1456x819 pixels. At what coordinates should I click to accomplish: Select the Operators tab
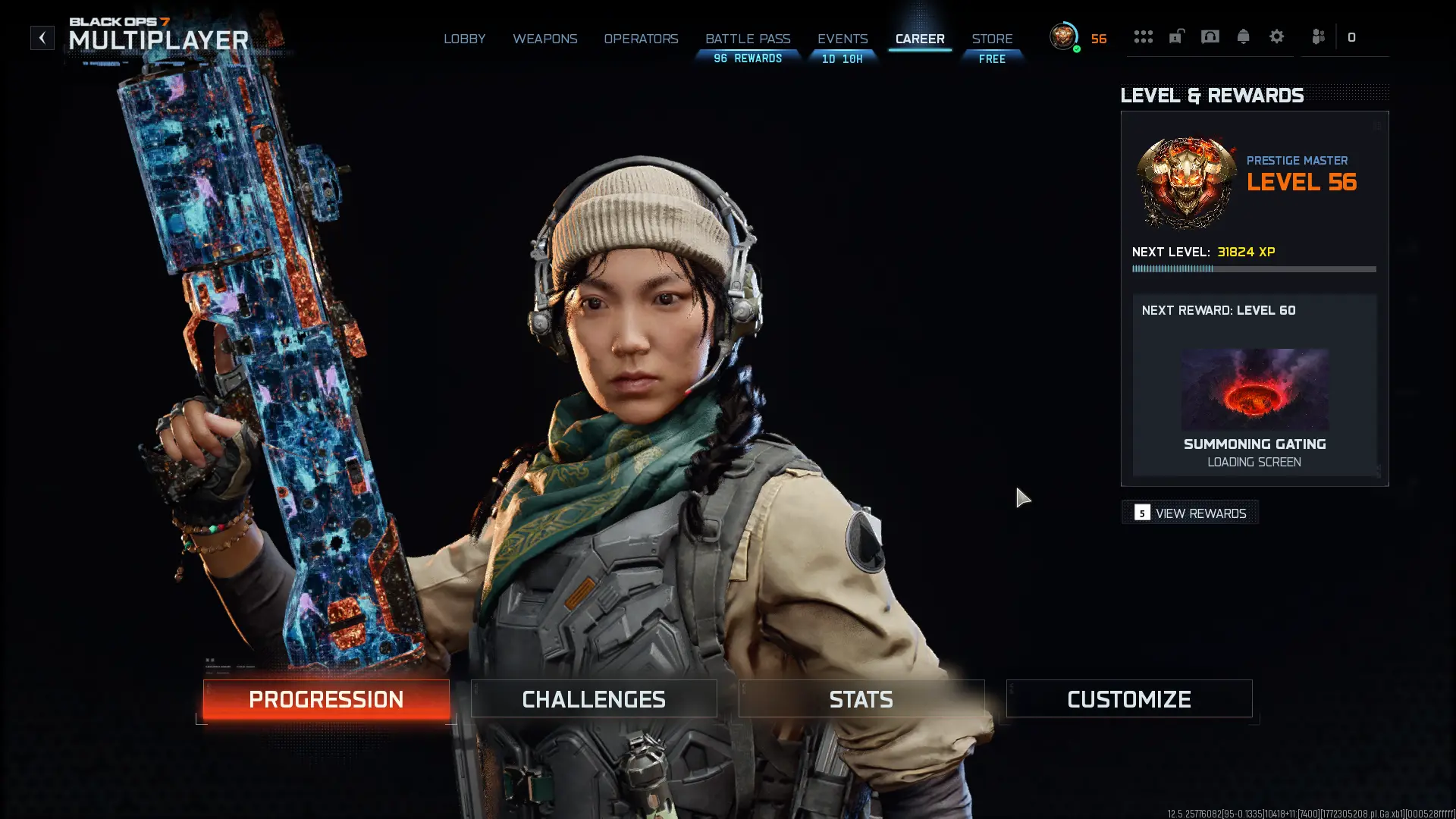pos(641,39)
